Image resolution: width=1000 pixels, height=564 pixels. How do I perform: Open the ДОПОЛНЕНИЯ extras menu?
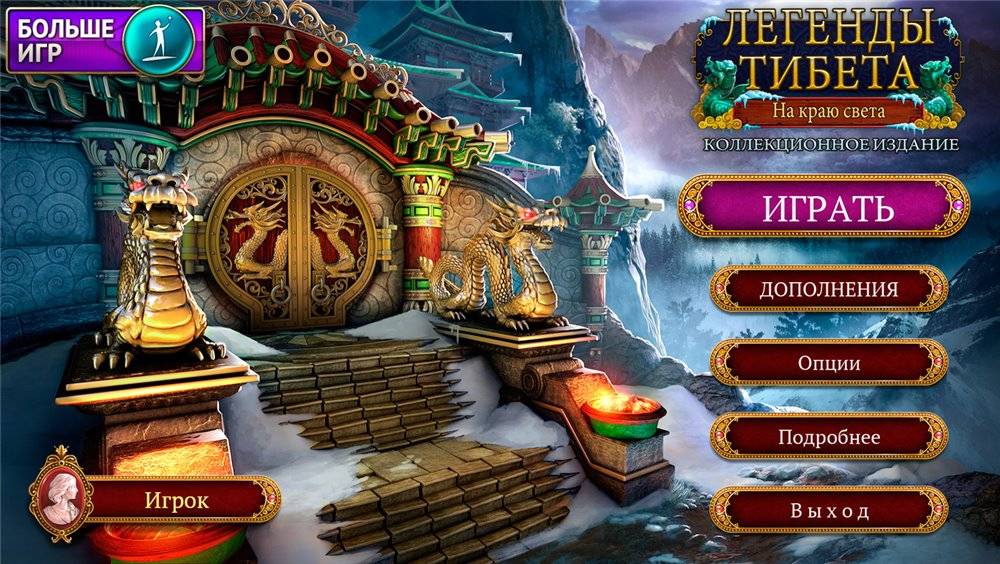[828, 289]
